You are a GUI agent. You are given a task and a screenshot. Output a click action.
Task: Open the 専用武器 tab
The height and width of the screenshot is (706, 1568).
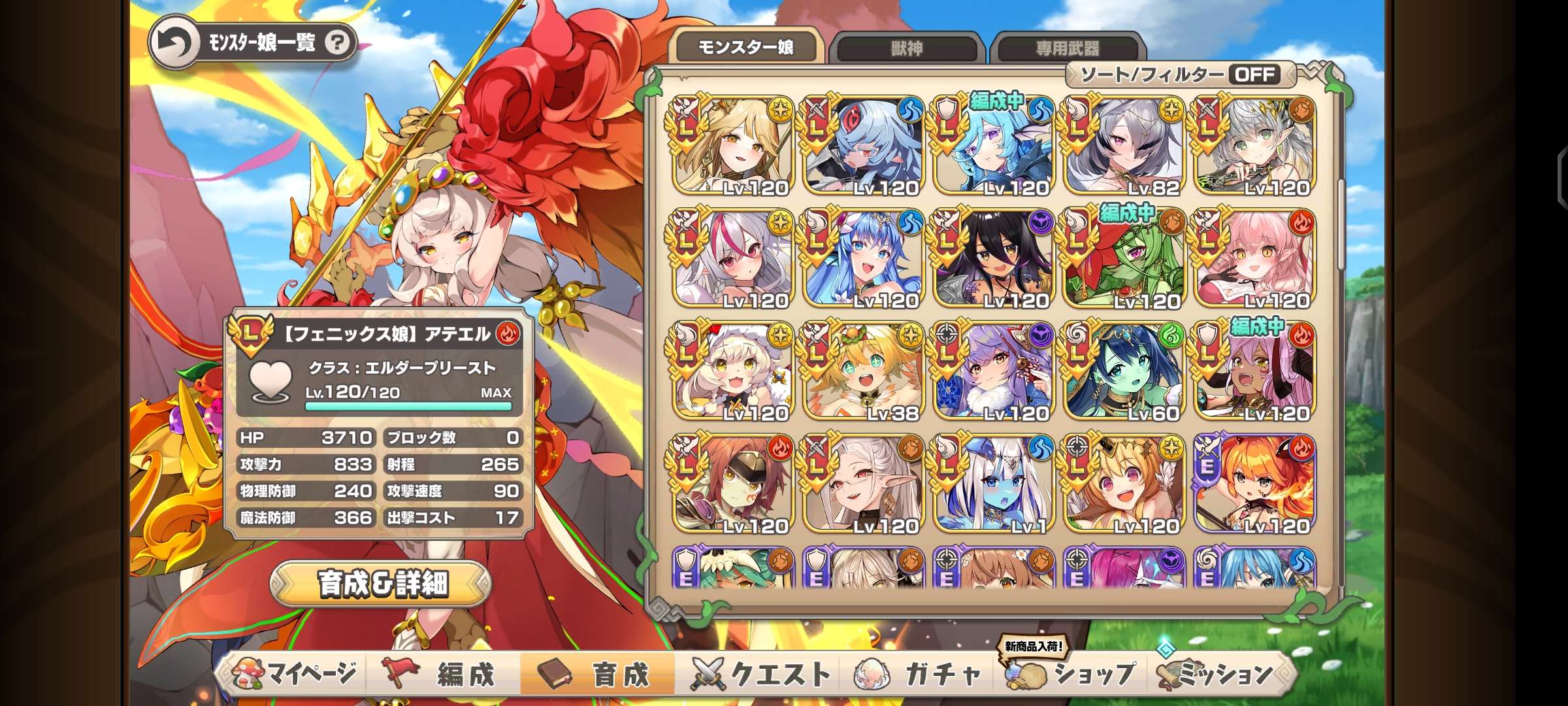tap(1067, 48)
